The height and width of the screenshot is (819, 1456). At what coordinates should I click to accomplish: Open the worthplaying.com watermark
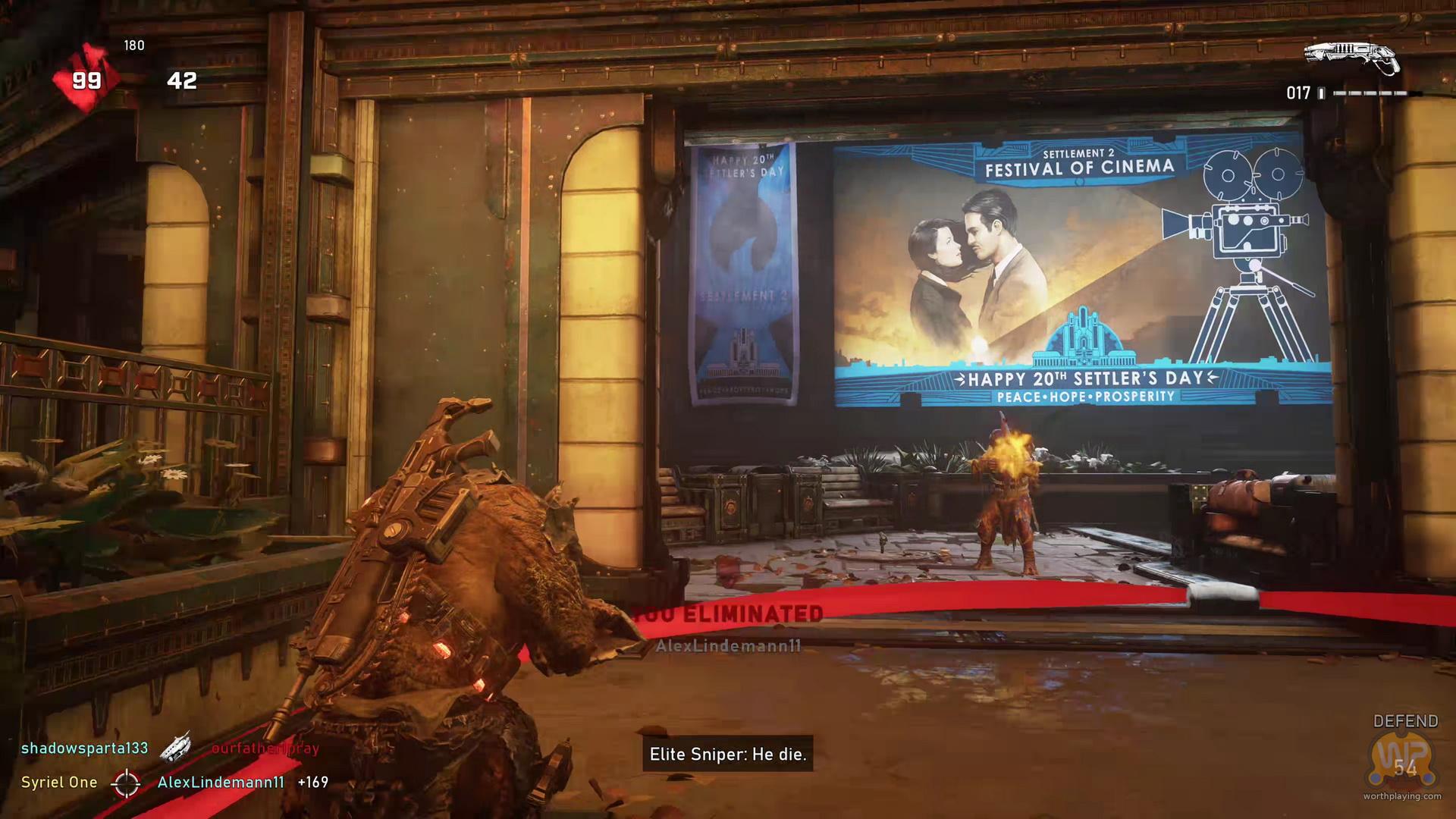pos(1401,796)
